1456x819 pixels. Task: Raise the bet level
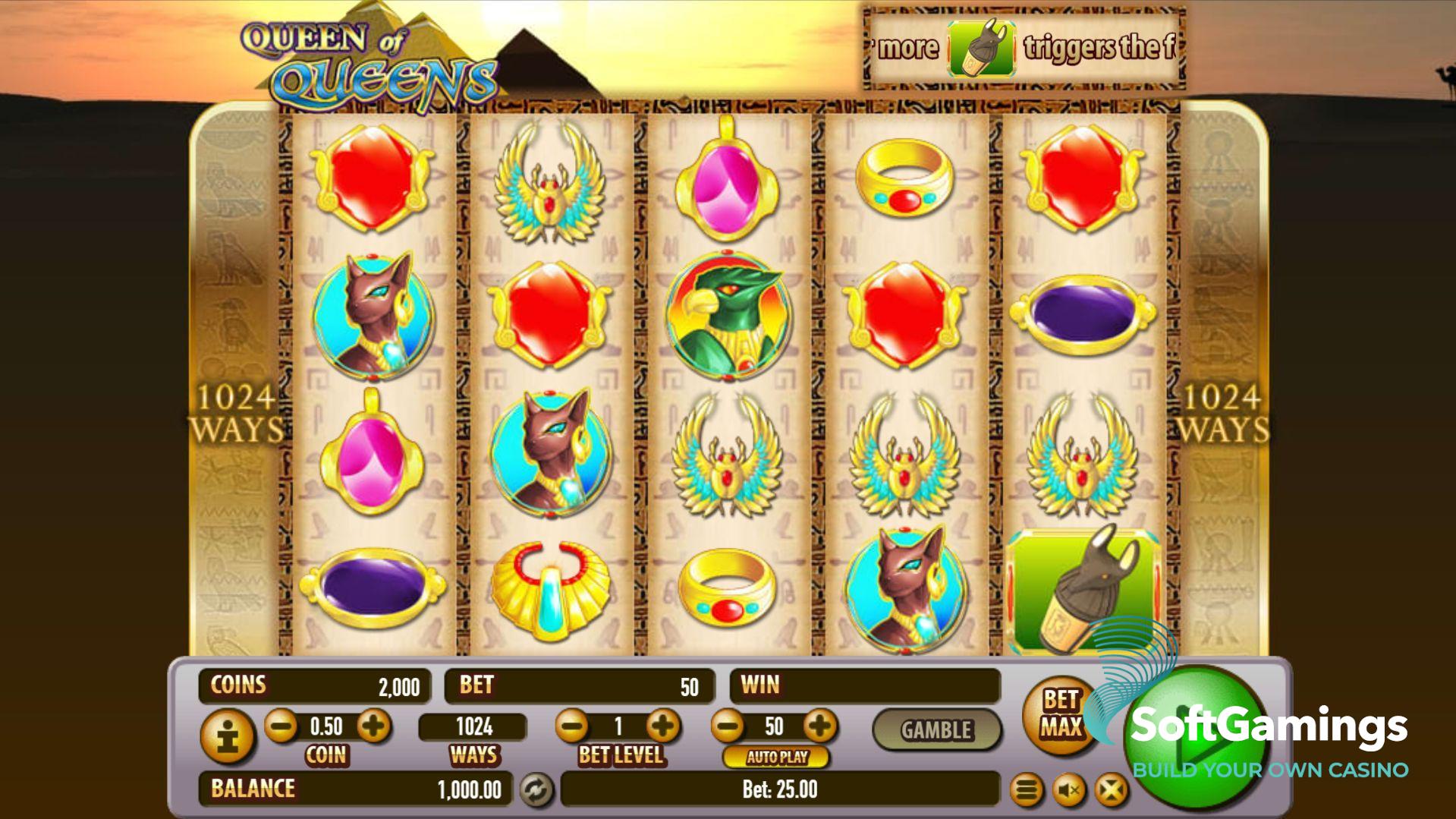(x=663, y=726)
